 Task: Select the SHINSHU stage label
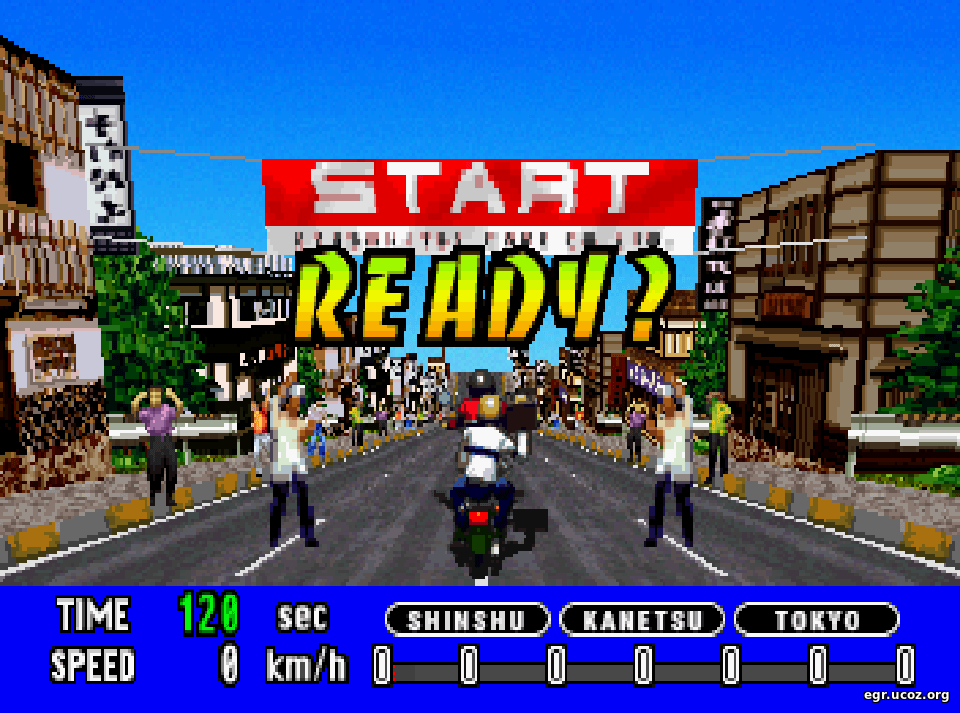[x=468, y=620]
